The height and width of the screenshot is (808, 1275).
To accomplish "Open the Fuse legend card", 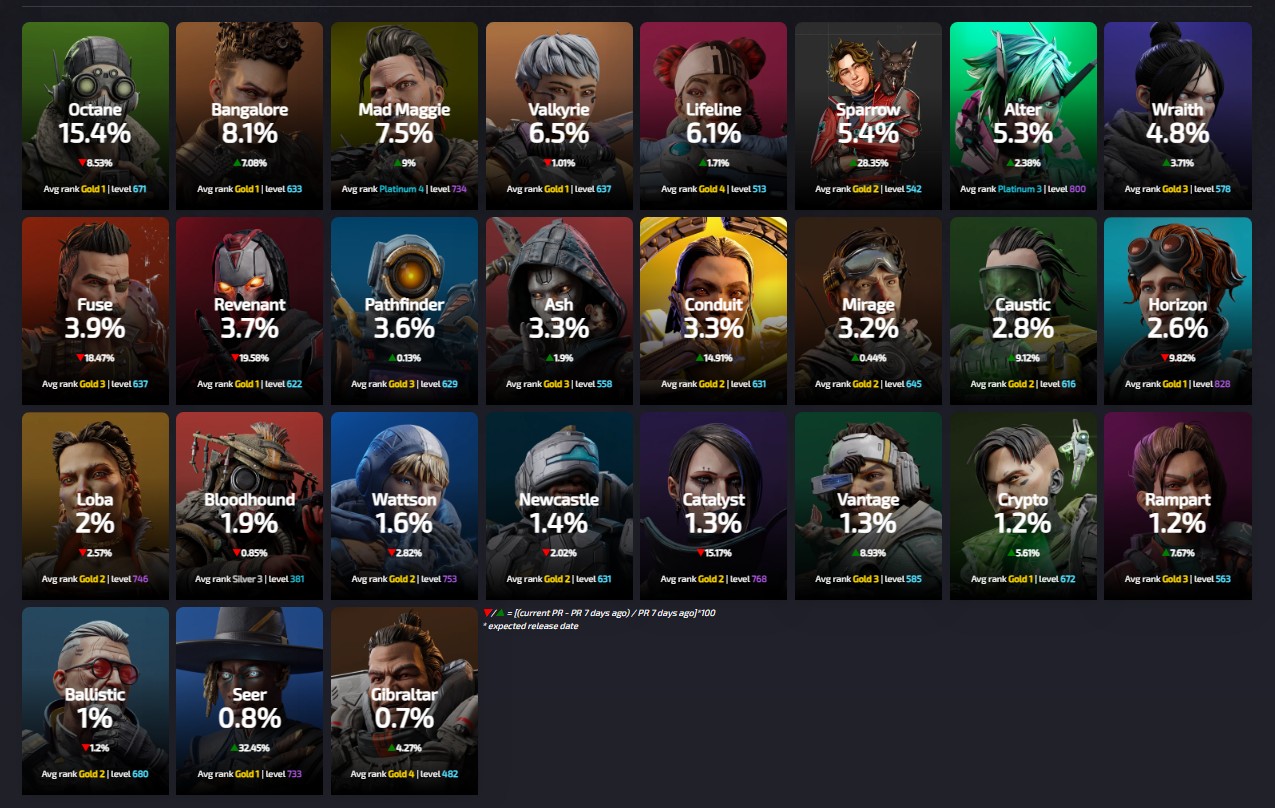I will pyautogui.click(x=95, y=311).
